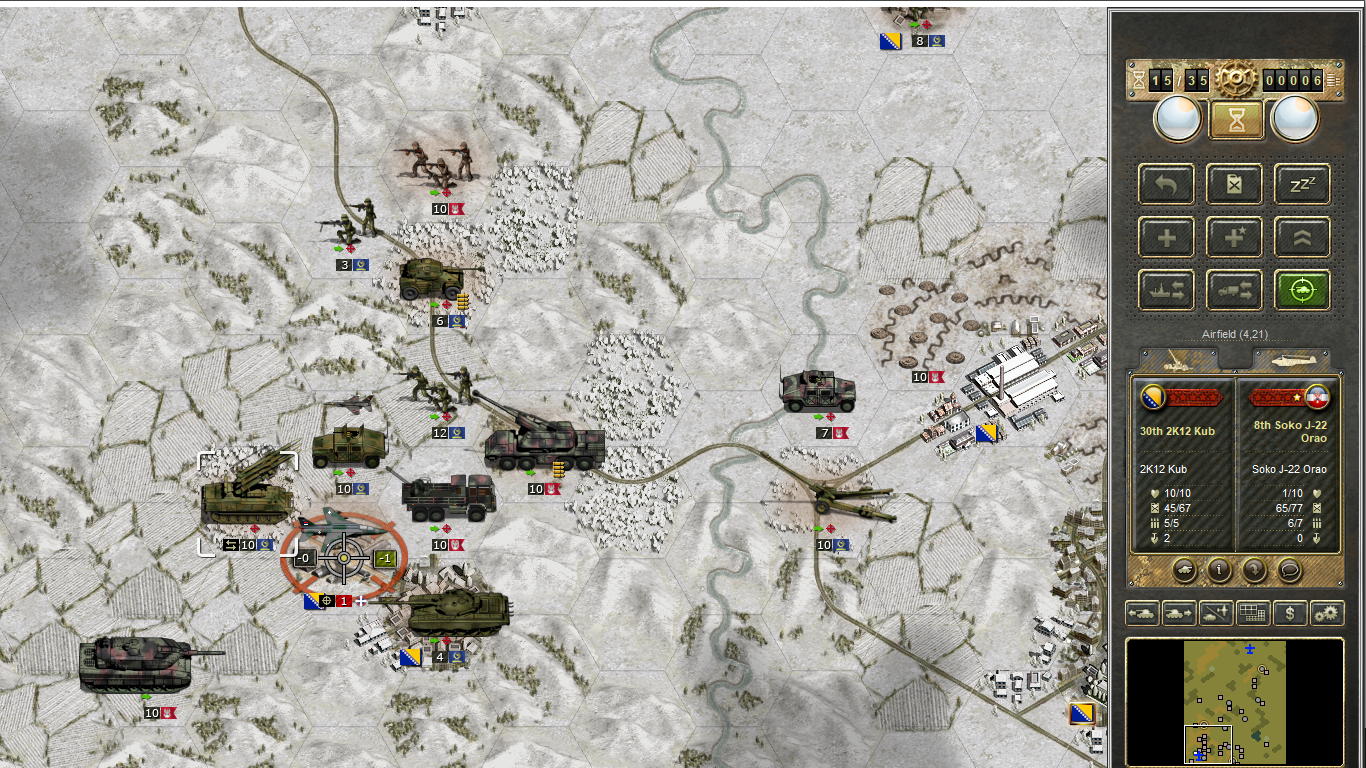Undo the last move with the arrow button
The image size is (1366, 768).
[x=1166, y=184]
